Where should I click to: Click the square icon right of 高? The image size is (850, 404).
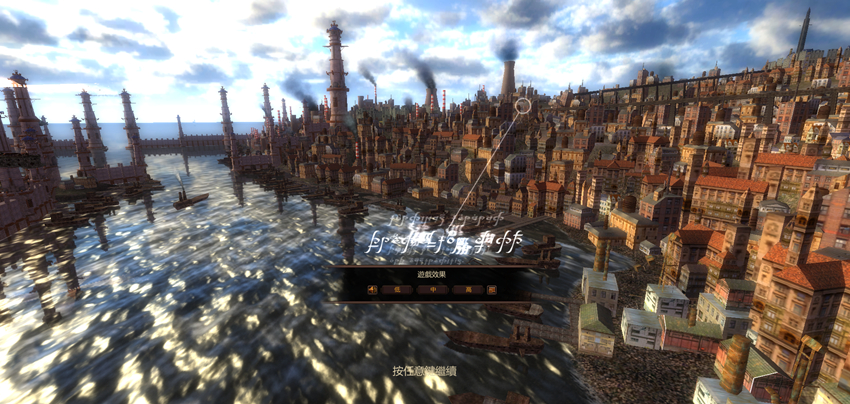pos(491,289)
